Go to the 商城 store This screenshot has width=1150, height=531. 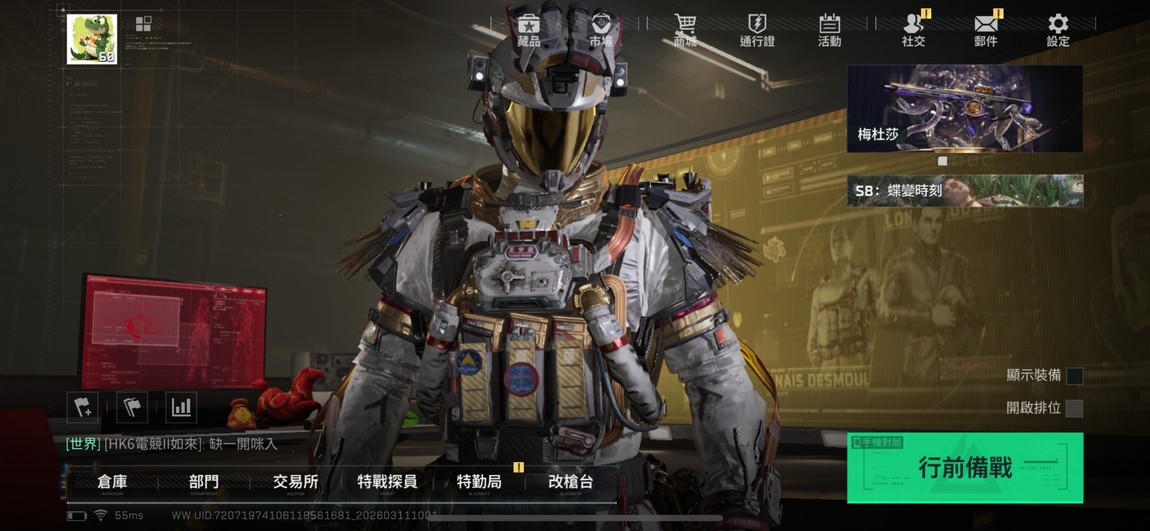[685, 29]
